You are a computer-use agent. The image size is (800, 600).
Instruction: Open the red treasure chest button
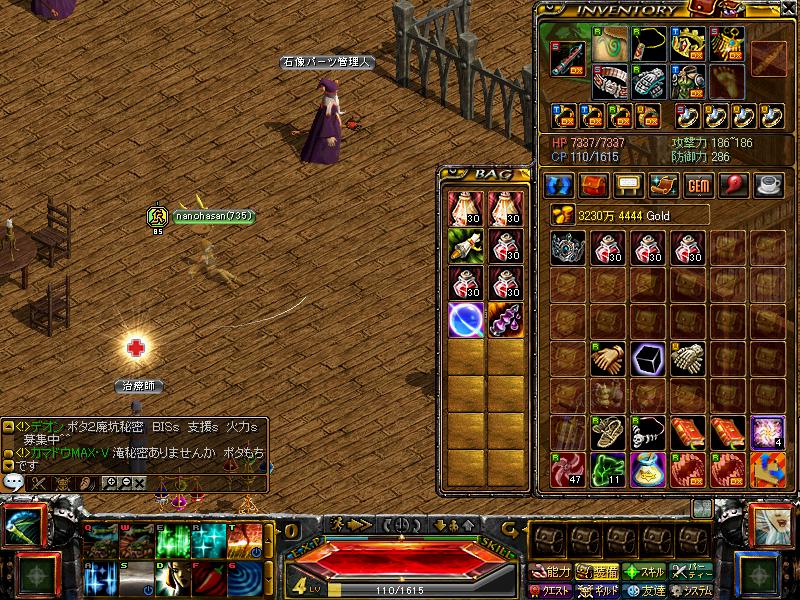pos(594,186)
